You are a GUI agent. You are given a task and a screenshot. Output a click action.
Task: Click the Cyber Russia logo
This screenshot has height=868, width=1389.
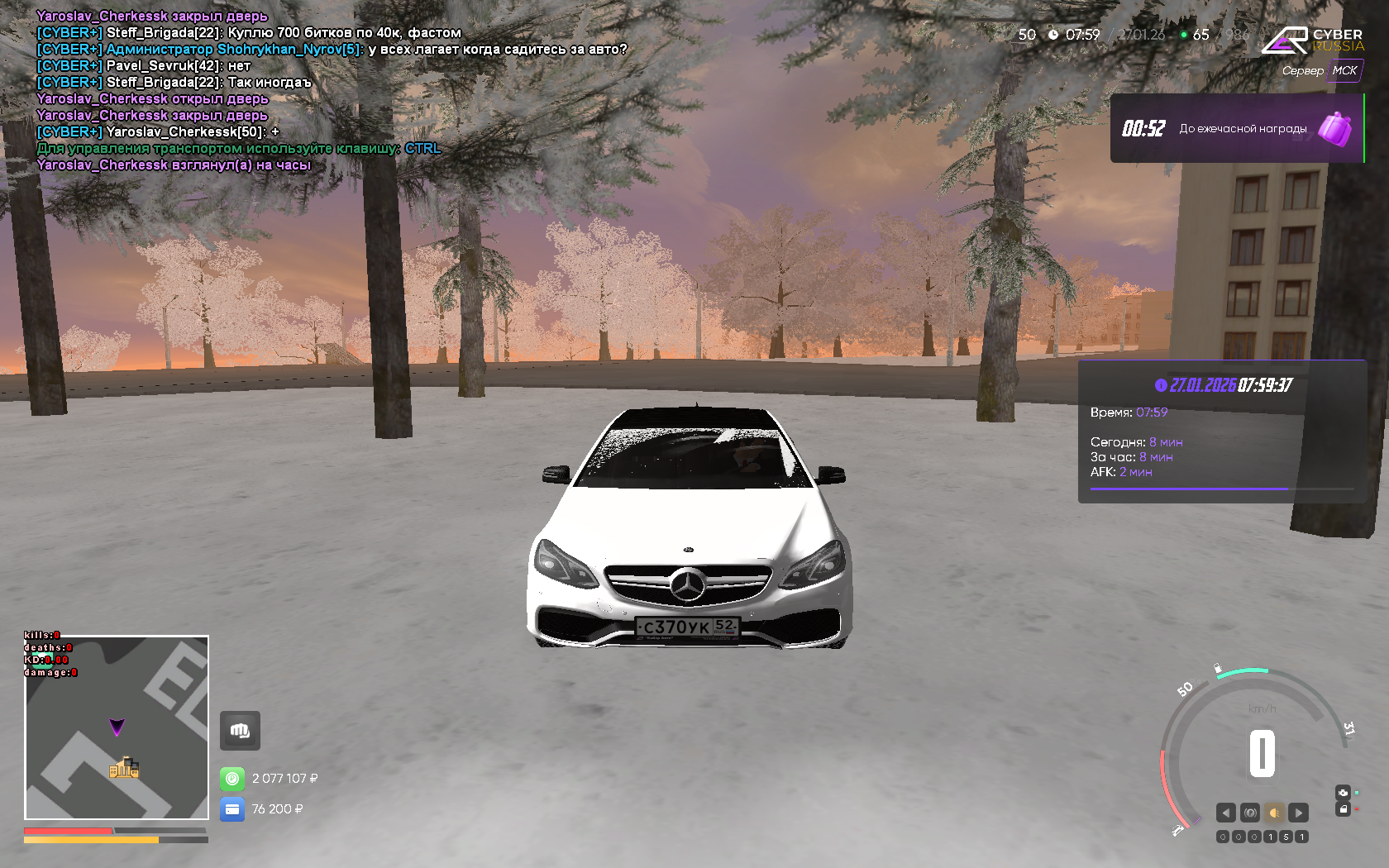coord(1313,40)
